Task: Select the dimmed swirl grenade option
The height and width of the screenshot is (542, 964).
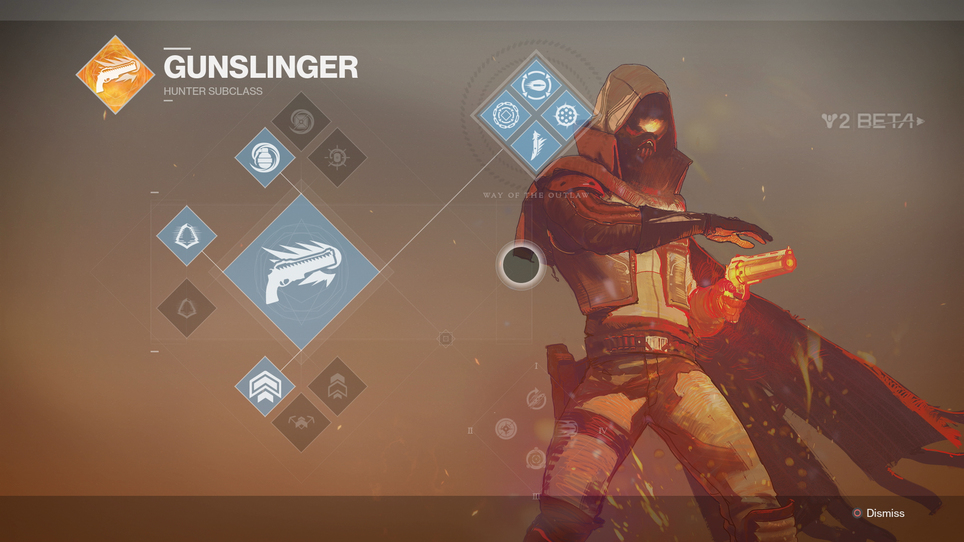Action: coord(301,122)
